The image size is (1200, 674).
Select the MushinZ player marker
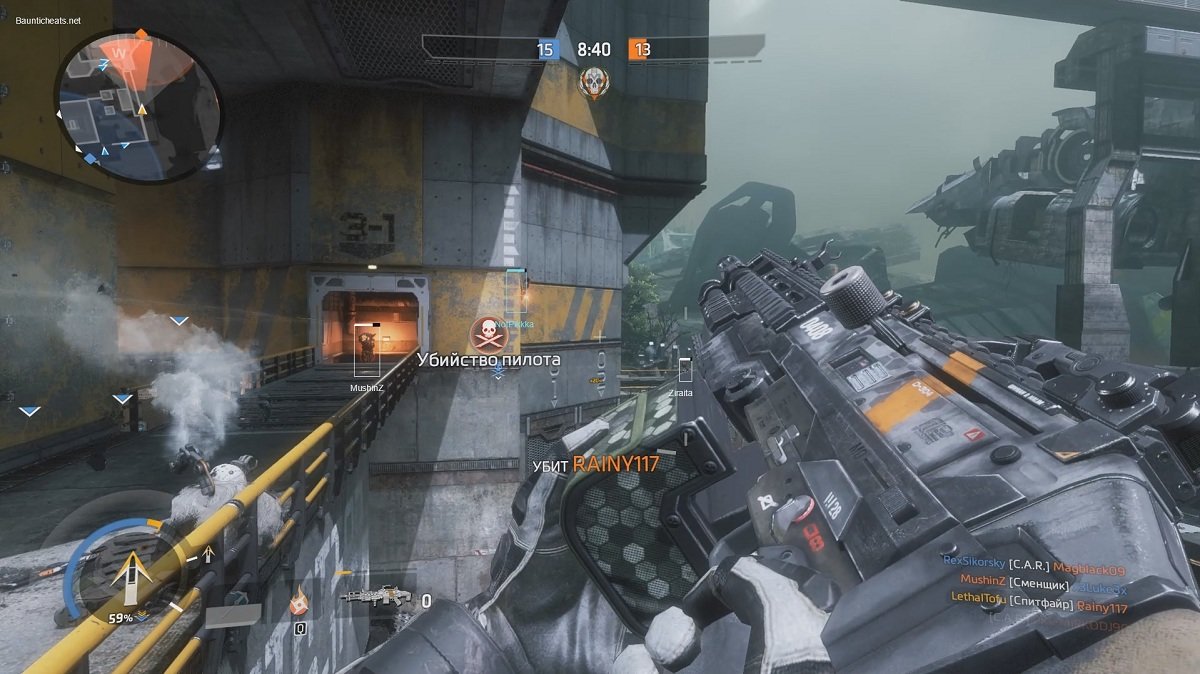click(368, 350)
